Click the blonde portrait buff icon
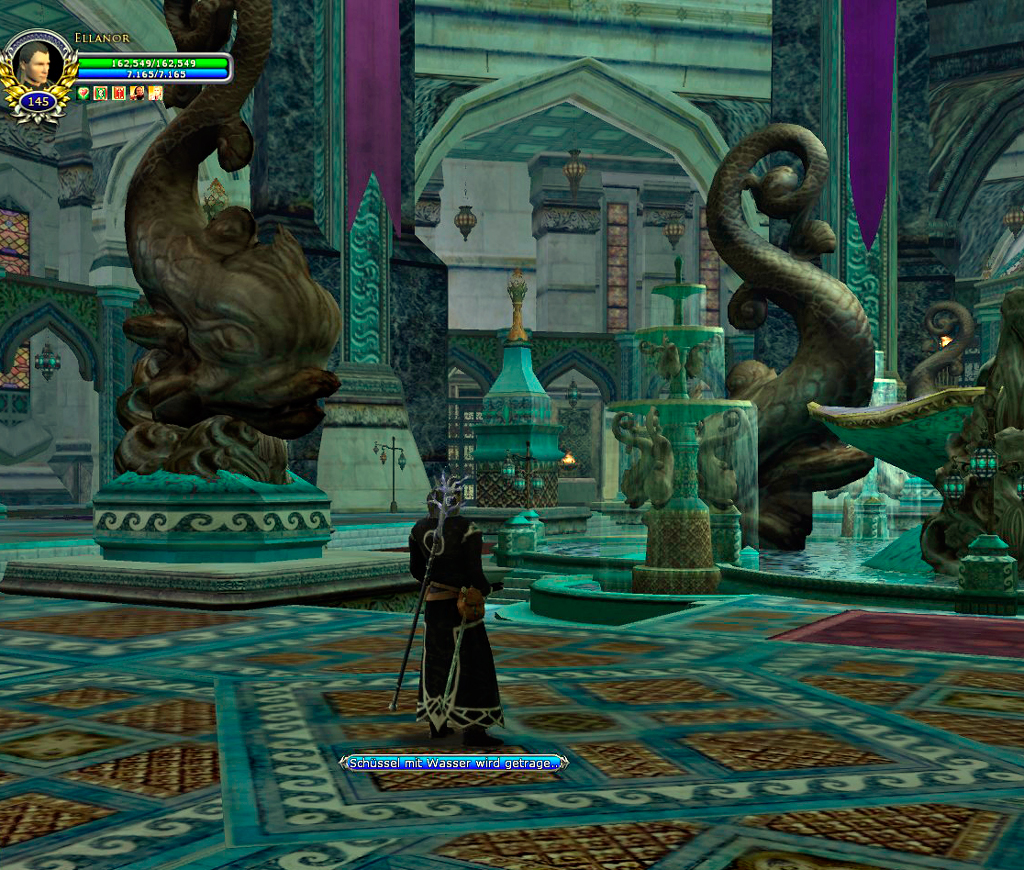1024x870 pixels. (155, 93)
